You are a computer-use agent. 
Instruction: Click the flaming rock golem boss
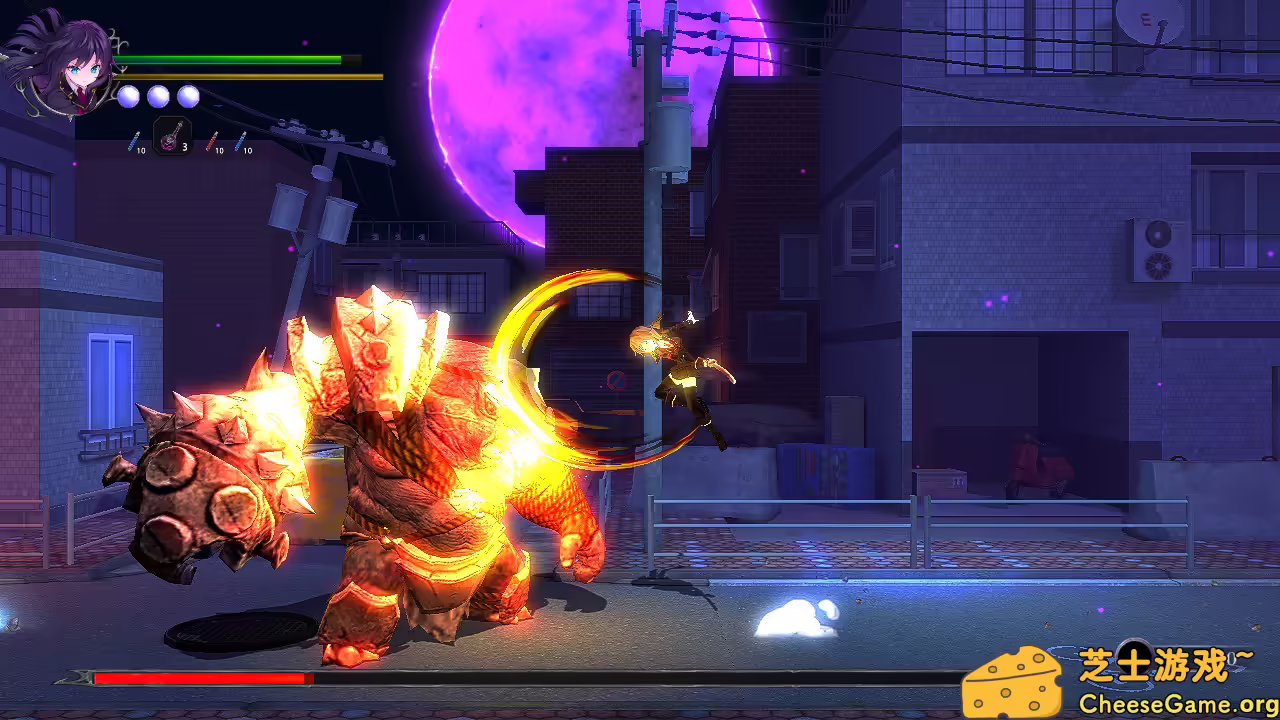(400, 450)
